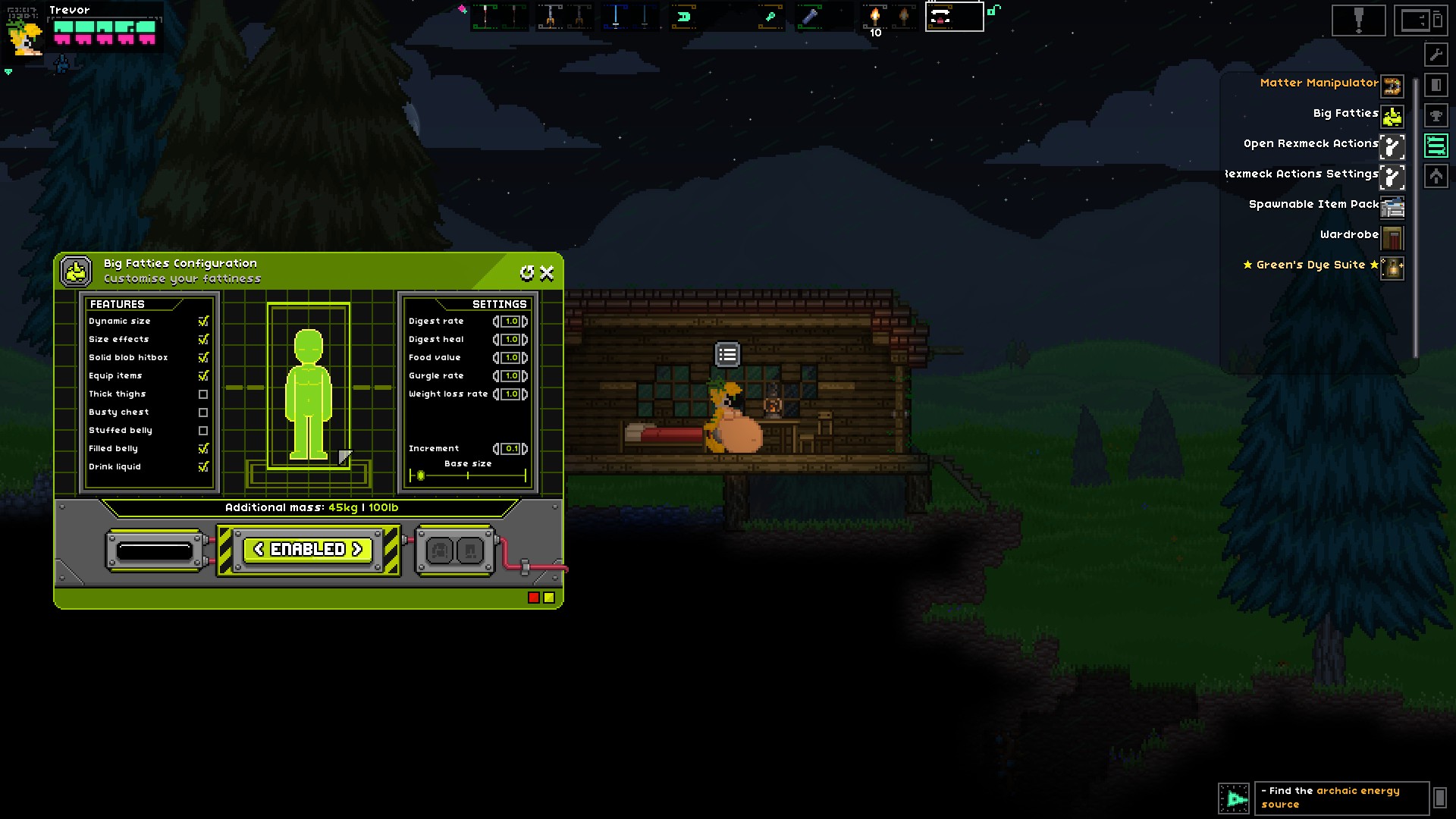Toggle the ENABLED switch button
Image resolution: width=1456 pixels, height=819 pixels.
coord(308,549)
